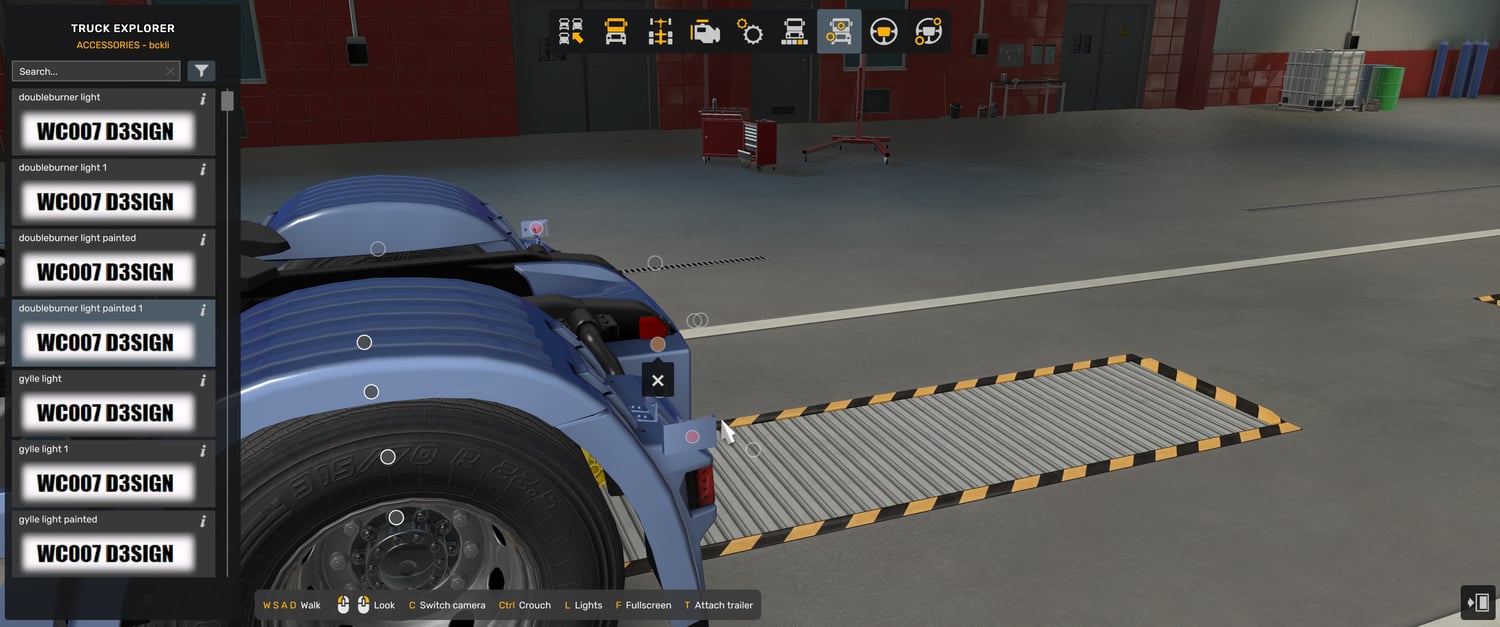1500x627 pixels.
Task: Show info for gylle light 1
Action: pyautogui.click(x=203, y=450)
